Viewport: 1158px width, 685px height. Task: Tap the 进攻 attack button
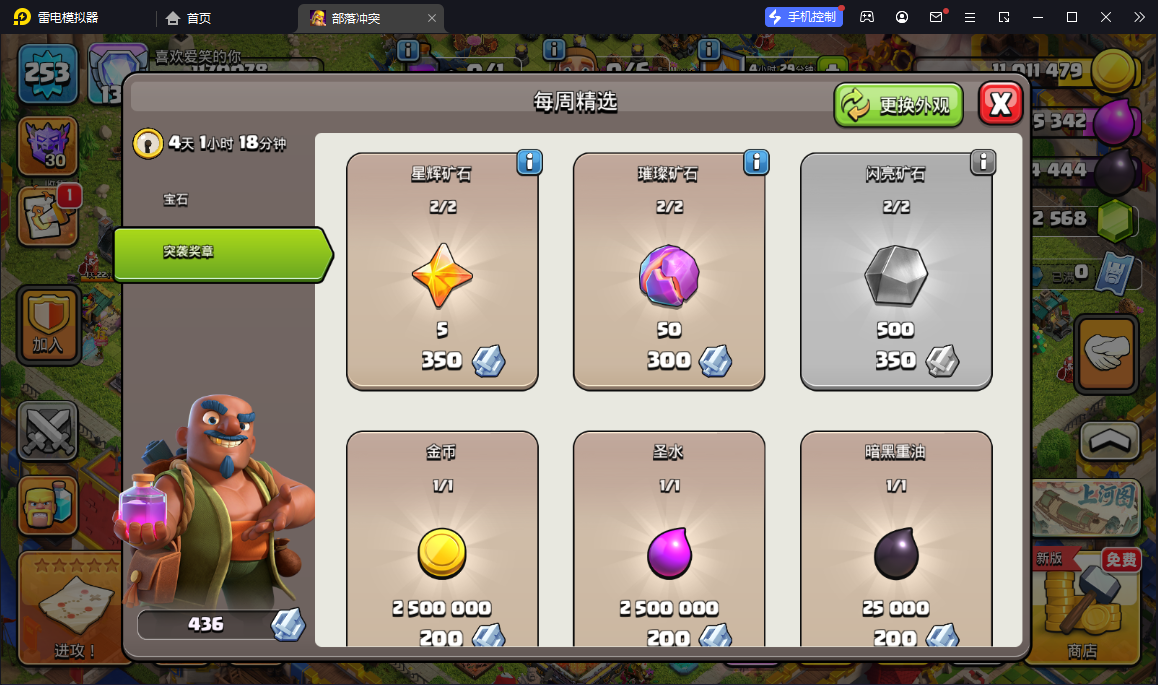tap(76, 608)
